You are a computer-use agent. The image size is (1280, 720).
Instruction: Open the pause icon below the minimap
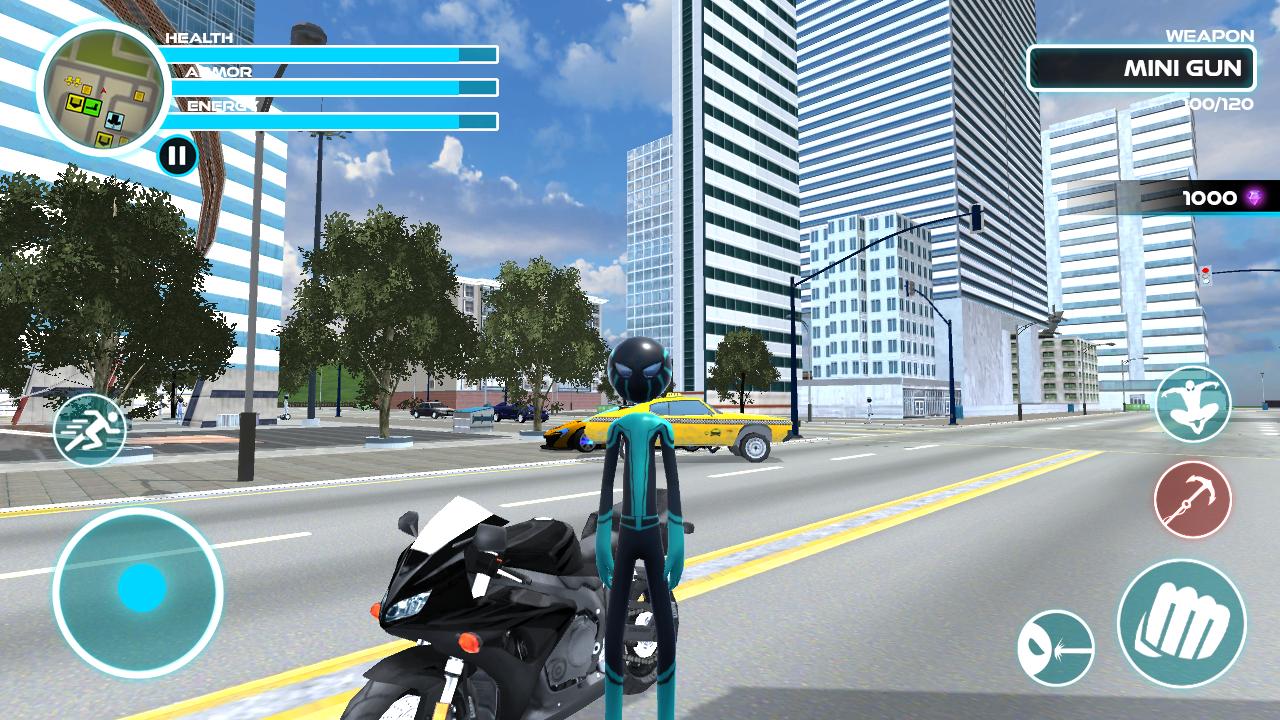coord(177,156)
